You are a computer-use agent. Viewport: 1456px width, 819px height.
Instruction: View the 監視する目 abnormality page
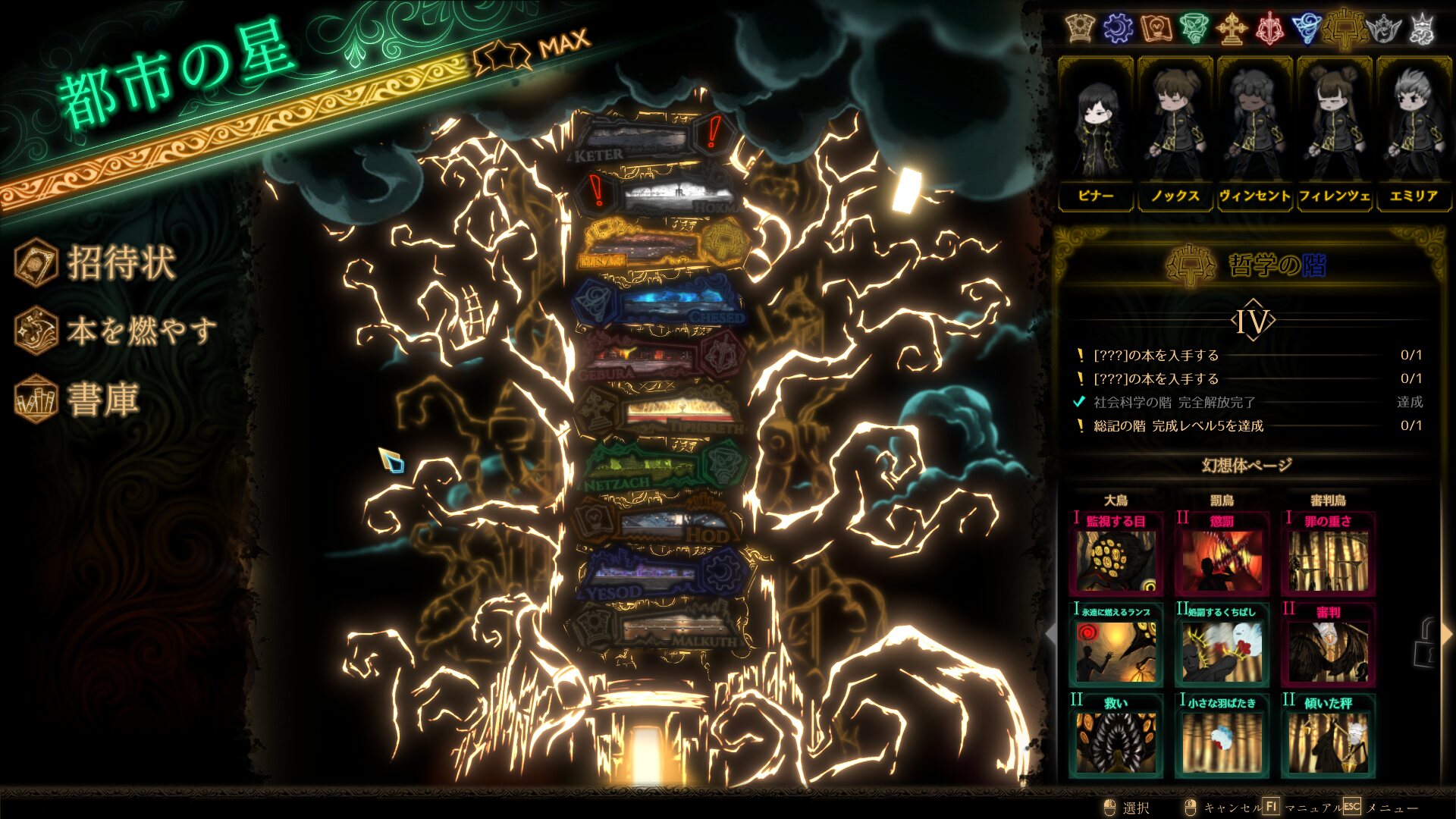[x=1116, y=554]
